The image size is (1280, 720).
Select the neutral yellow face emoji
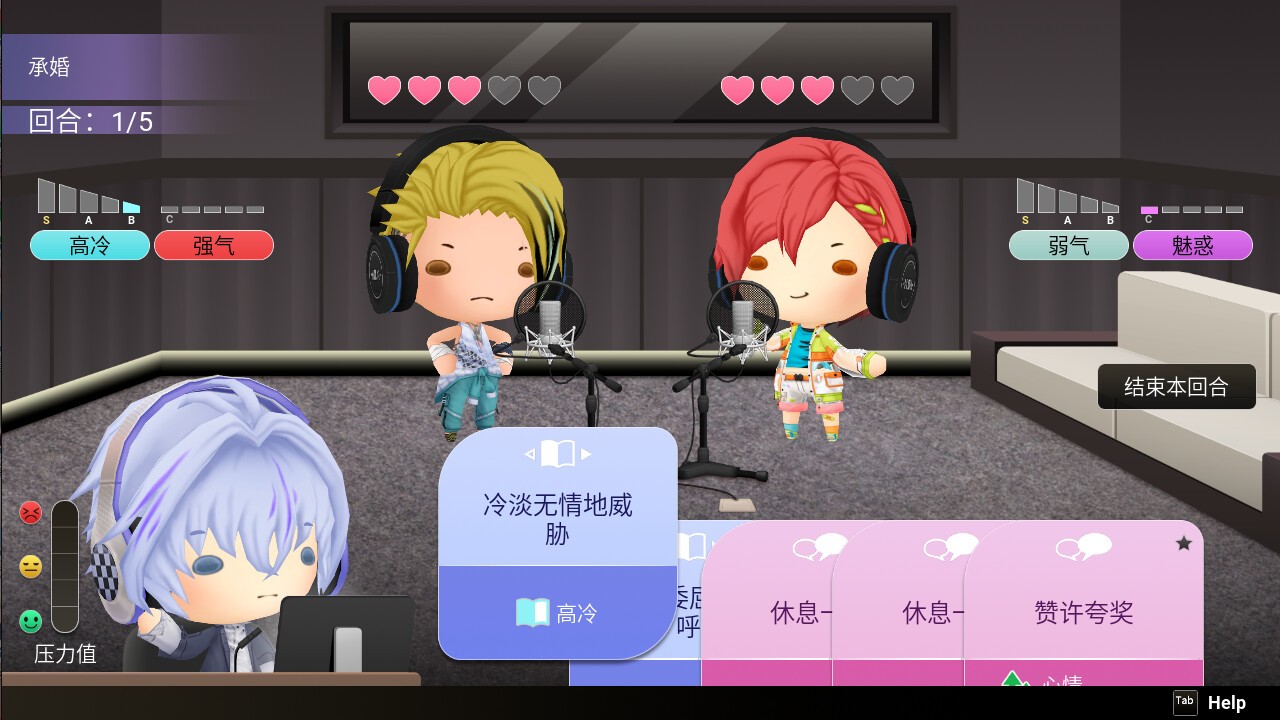(x=31, y=567)
